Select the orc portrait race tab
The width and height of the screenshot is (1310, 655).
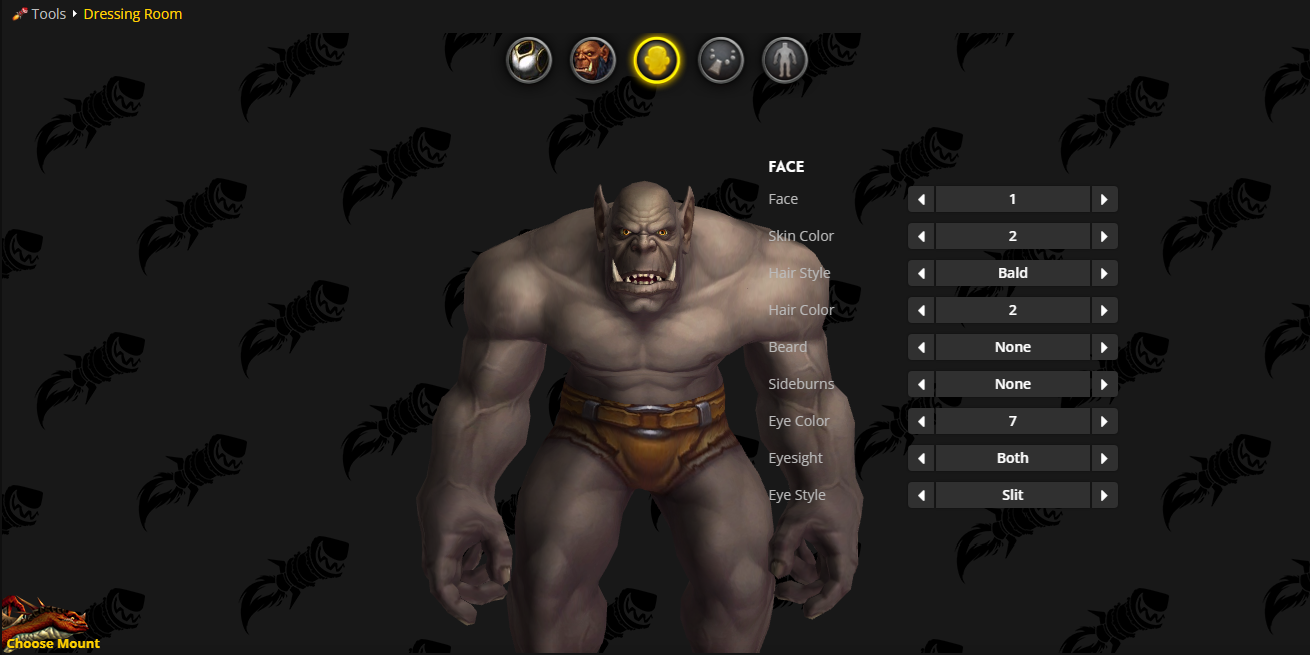(593, 60)
